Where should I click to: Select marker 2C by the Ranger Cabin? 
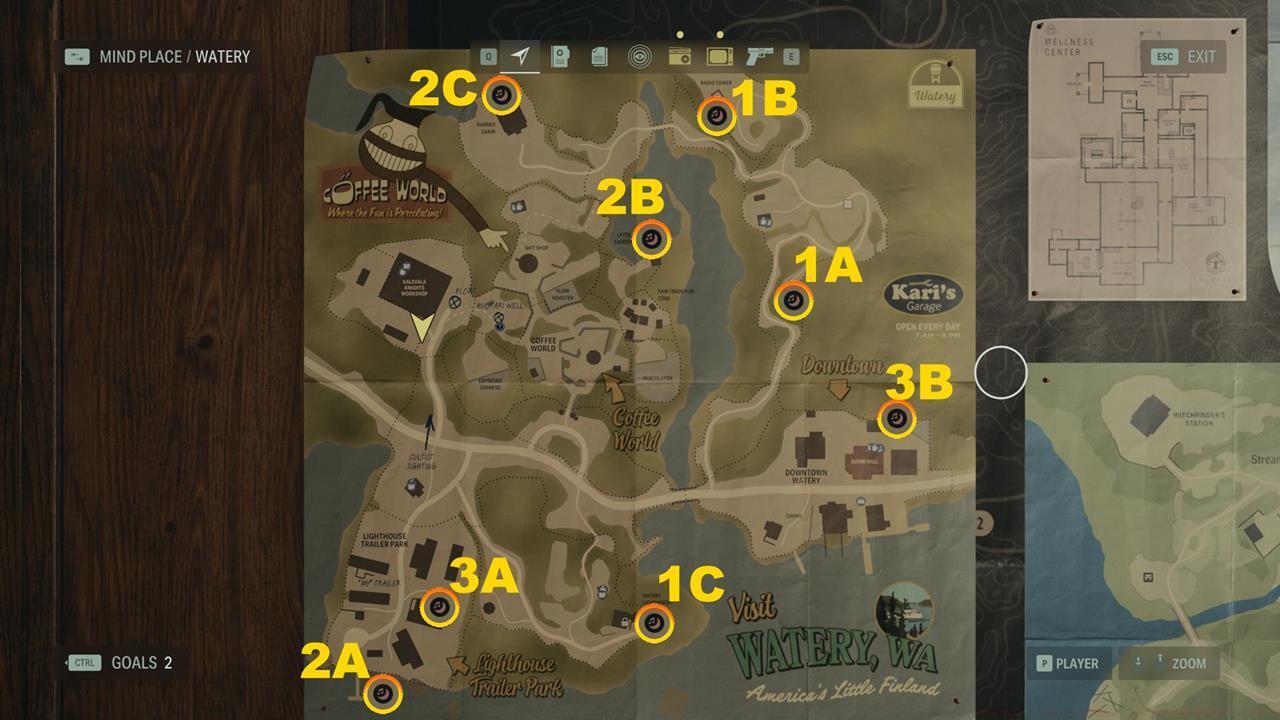pos(503,94)
